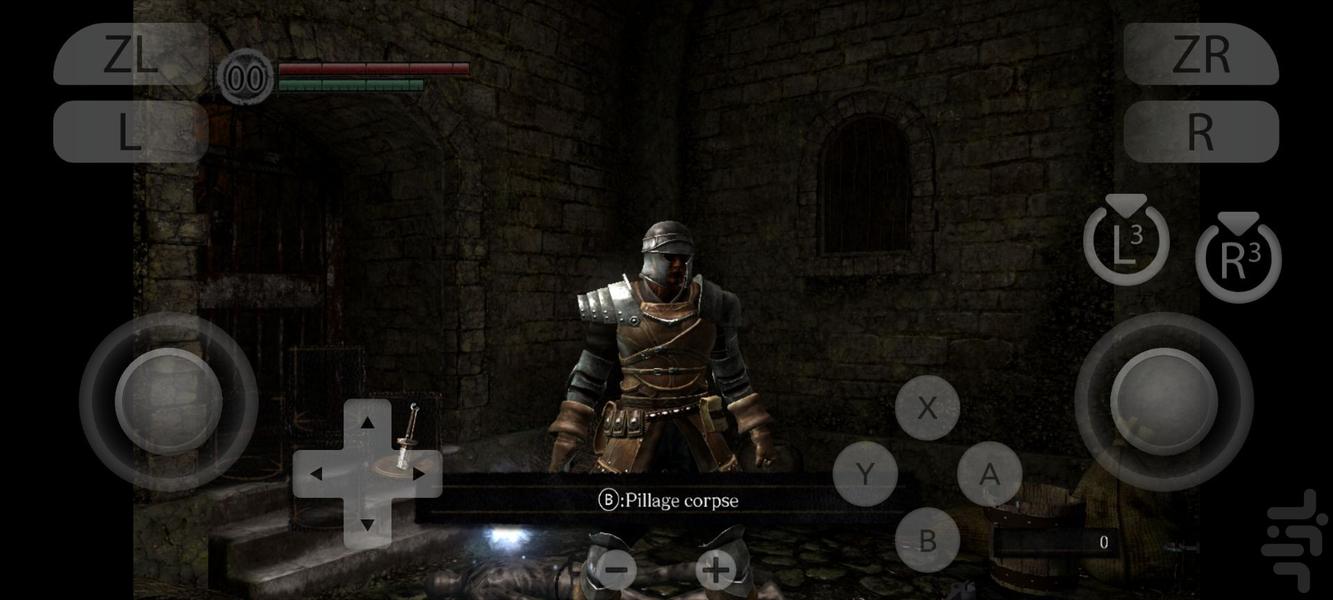This screenshot has height=600, width=1333.
Task: Tap the round B face button
Action: coord(927,540)
